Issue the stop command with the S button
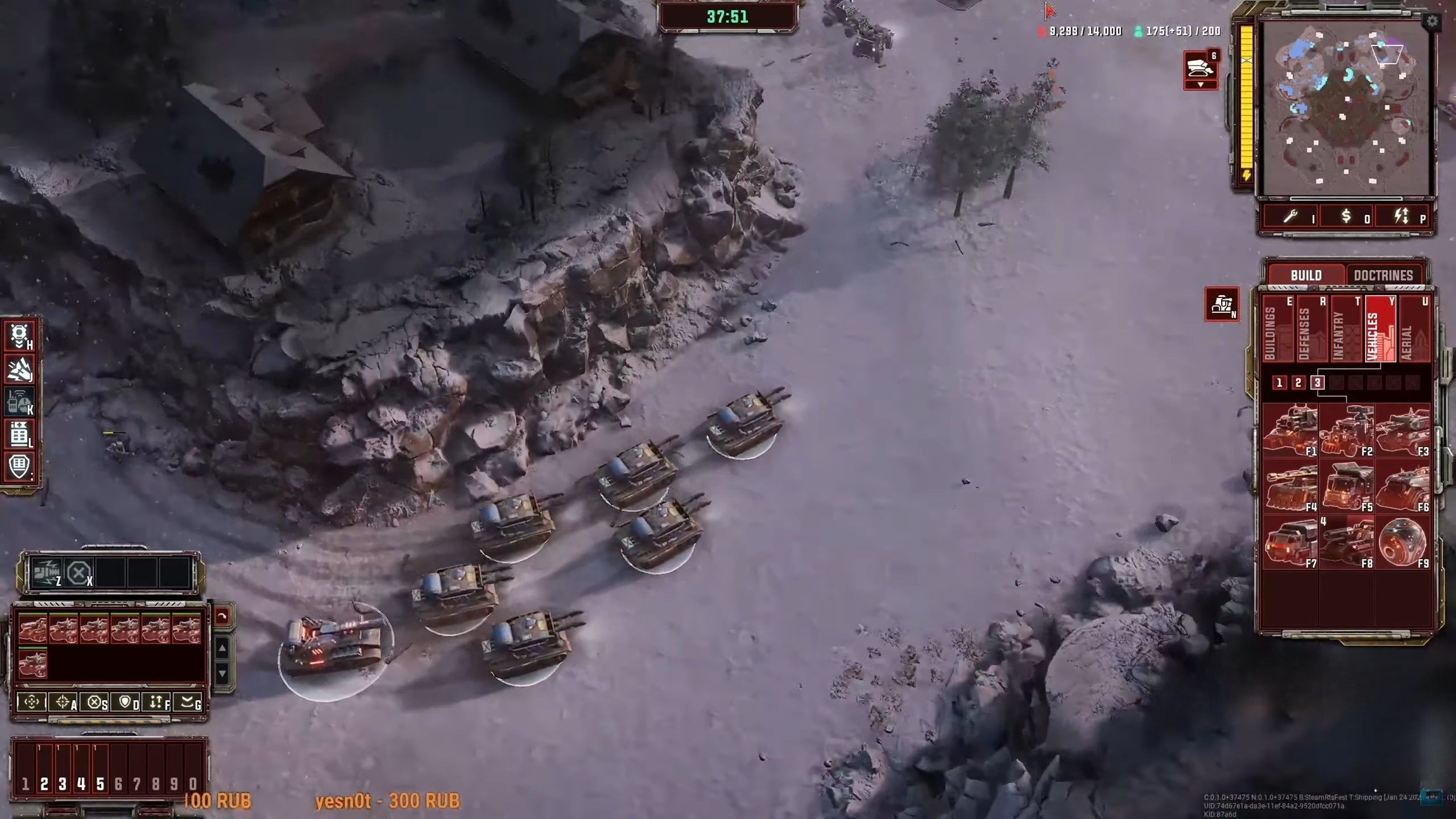The height and width of the screenshot is (819, 1456). click(x=94, y=702)
